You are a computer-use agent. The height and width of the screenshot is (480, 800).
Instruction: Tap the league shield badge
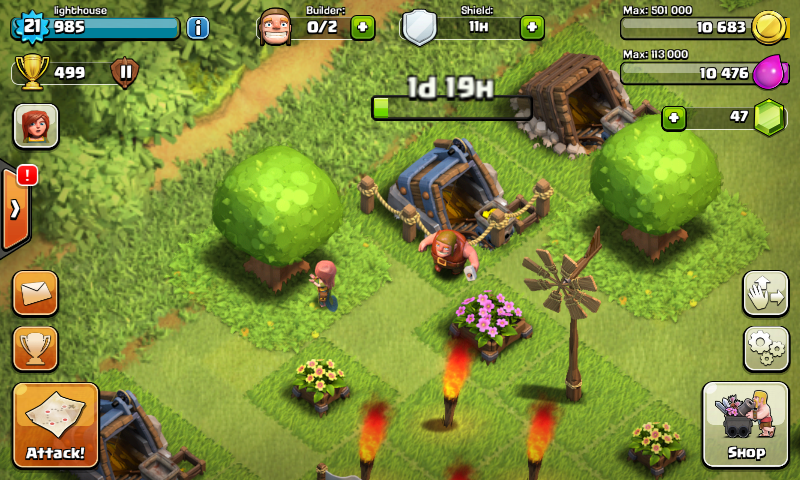(x=125, y=72)
